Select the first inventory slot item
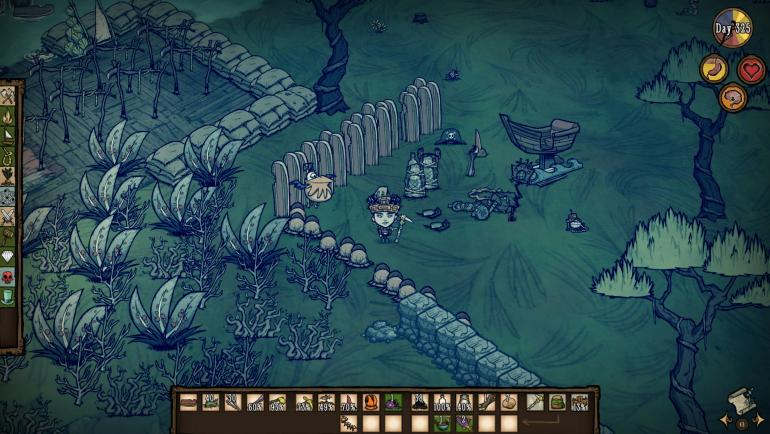770x434 pixels. pyautogui.click(x=189, y=402)
